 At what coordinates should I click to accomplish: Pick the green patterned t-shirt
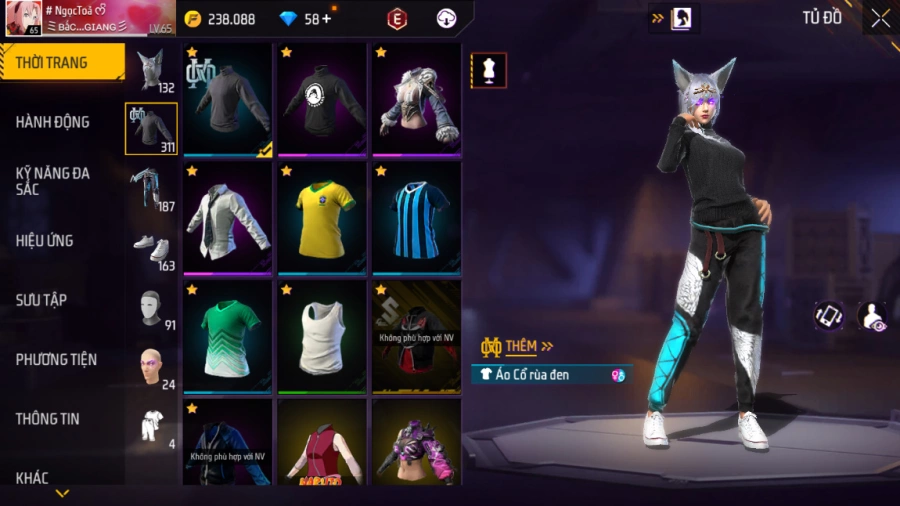pyautogui.click(x=228, y=336)
